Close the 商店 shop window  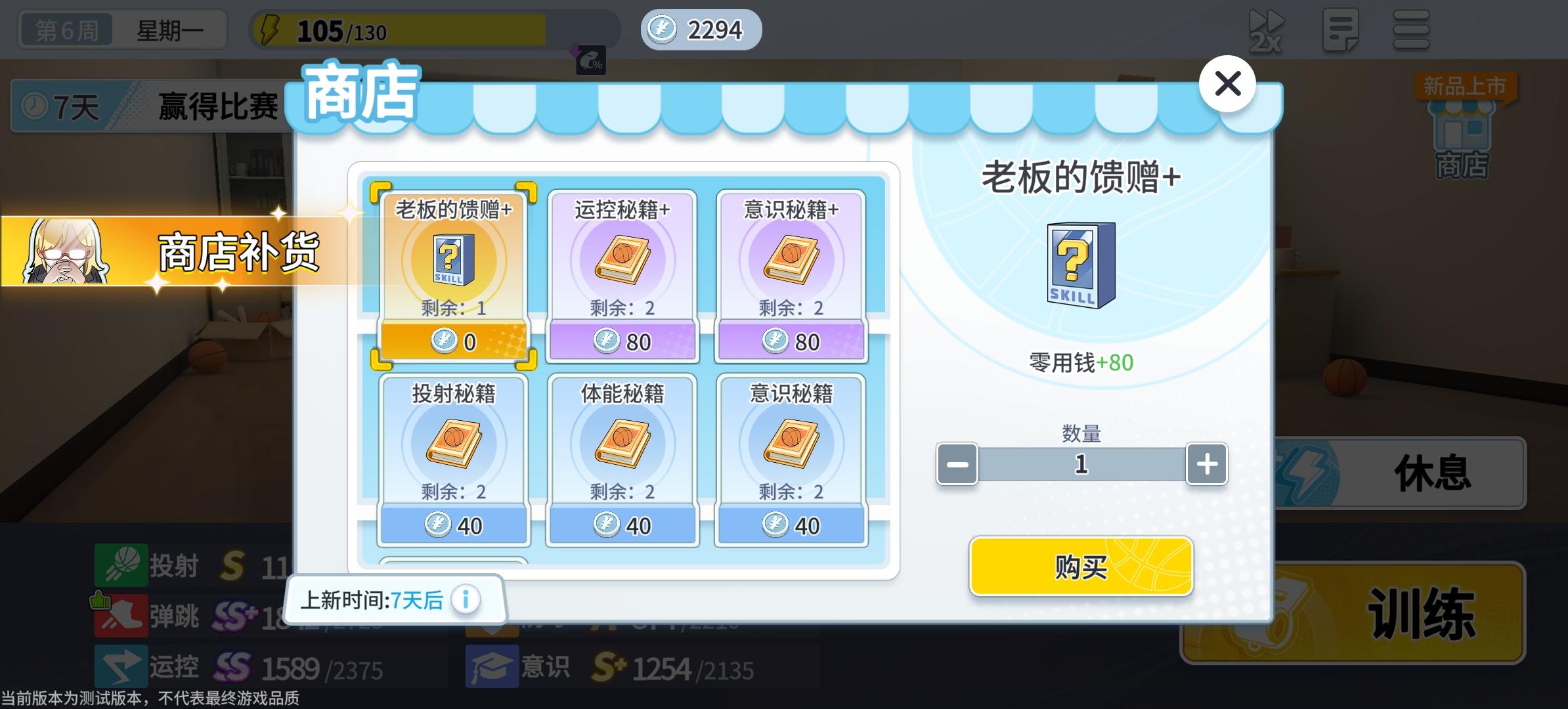1228,84
